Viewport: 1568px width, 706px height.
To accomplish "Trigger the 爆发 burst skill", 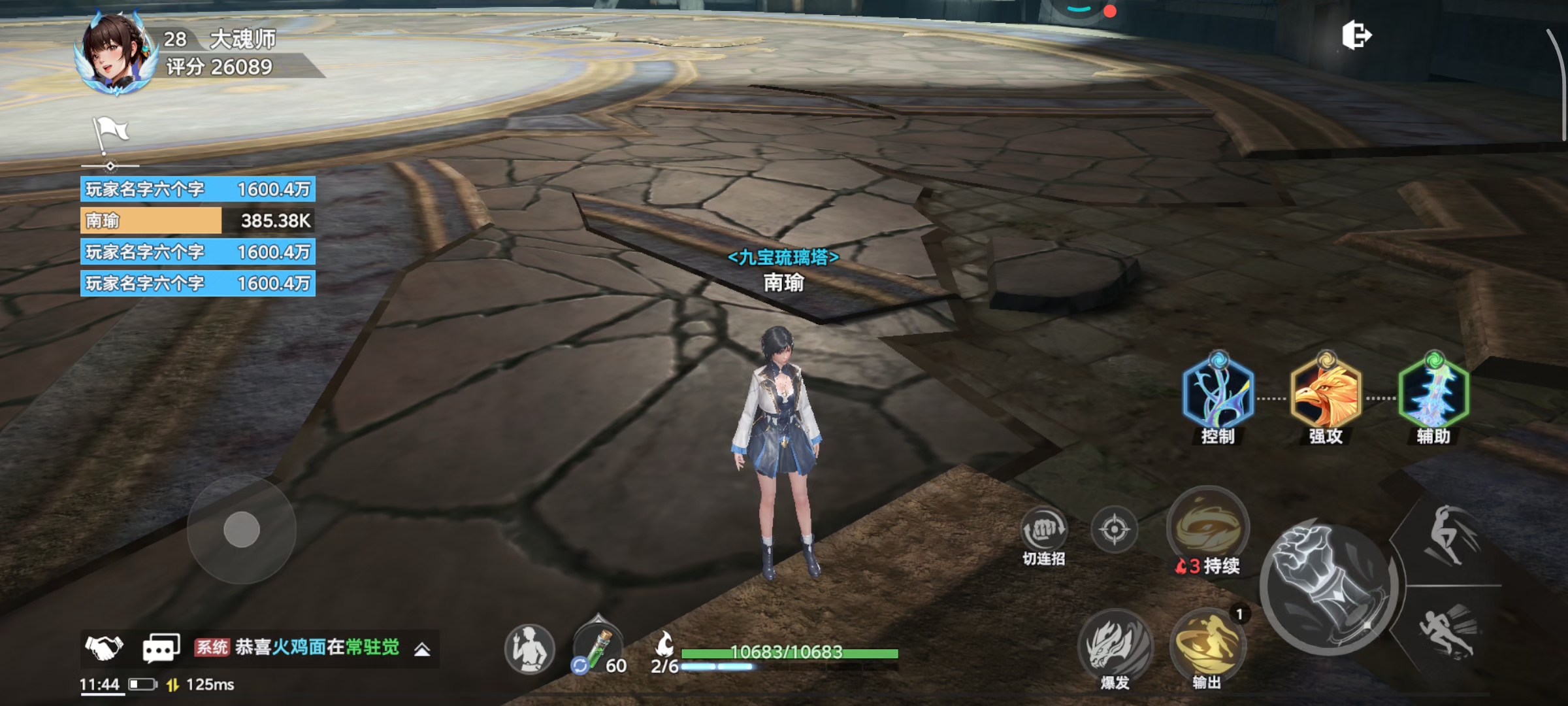I will click(1115, 646).
